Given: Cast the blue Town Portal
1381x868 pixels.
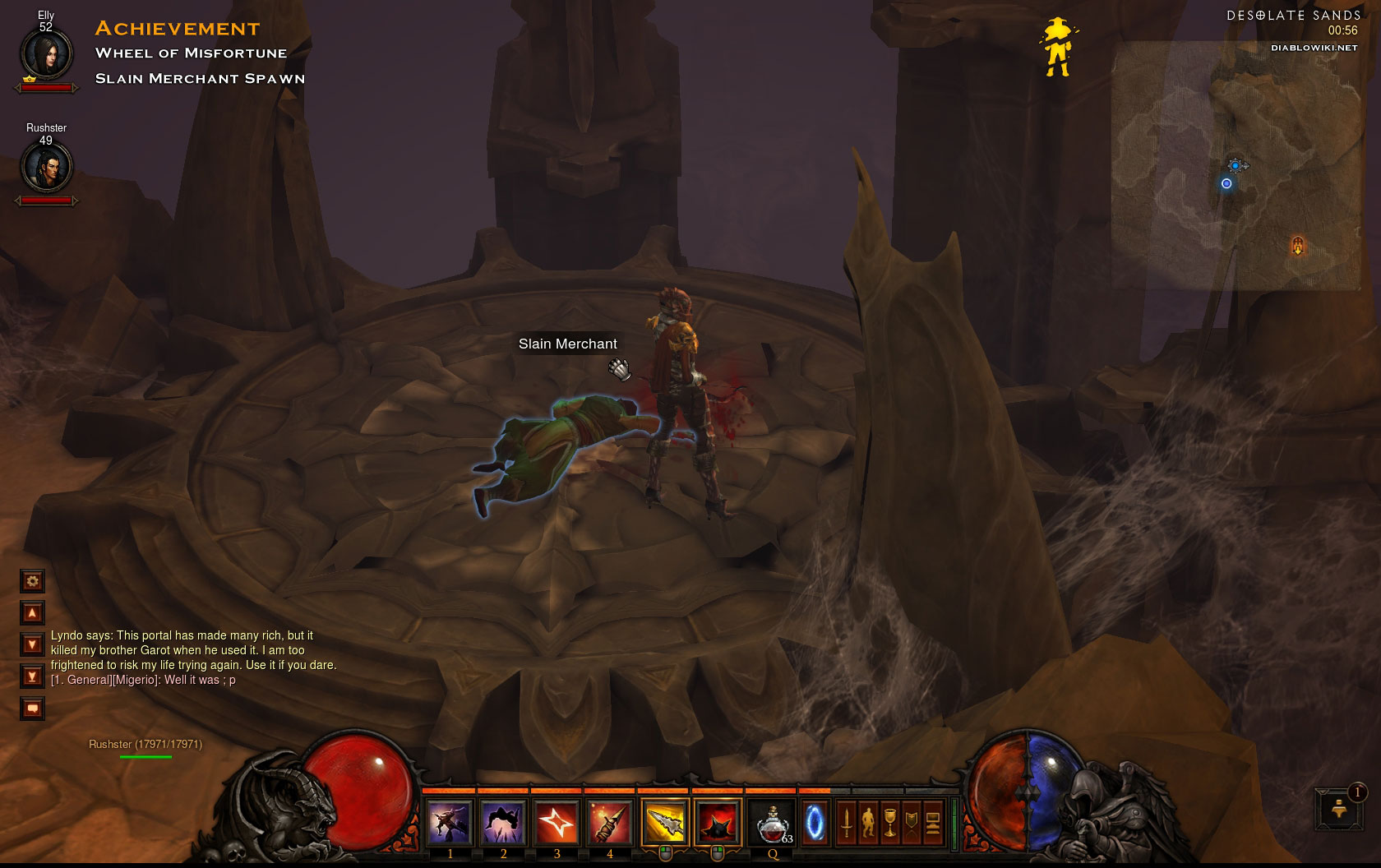Looking at the screenshot, I should [815, 823].
